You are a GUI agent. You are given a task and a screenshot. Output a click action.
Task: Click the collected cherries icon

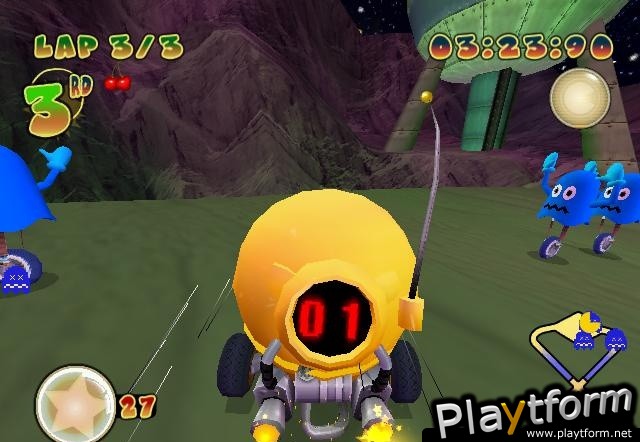tap(117, 83)
